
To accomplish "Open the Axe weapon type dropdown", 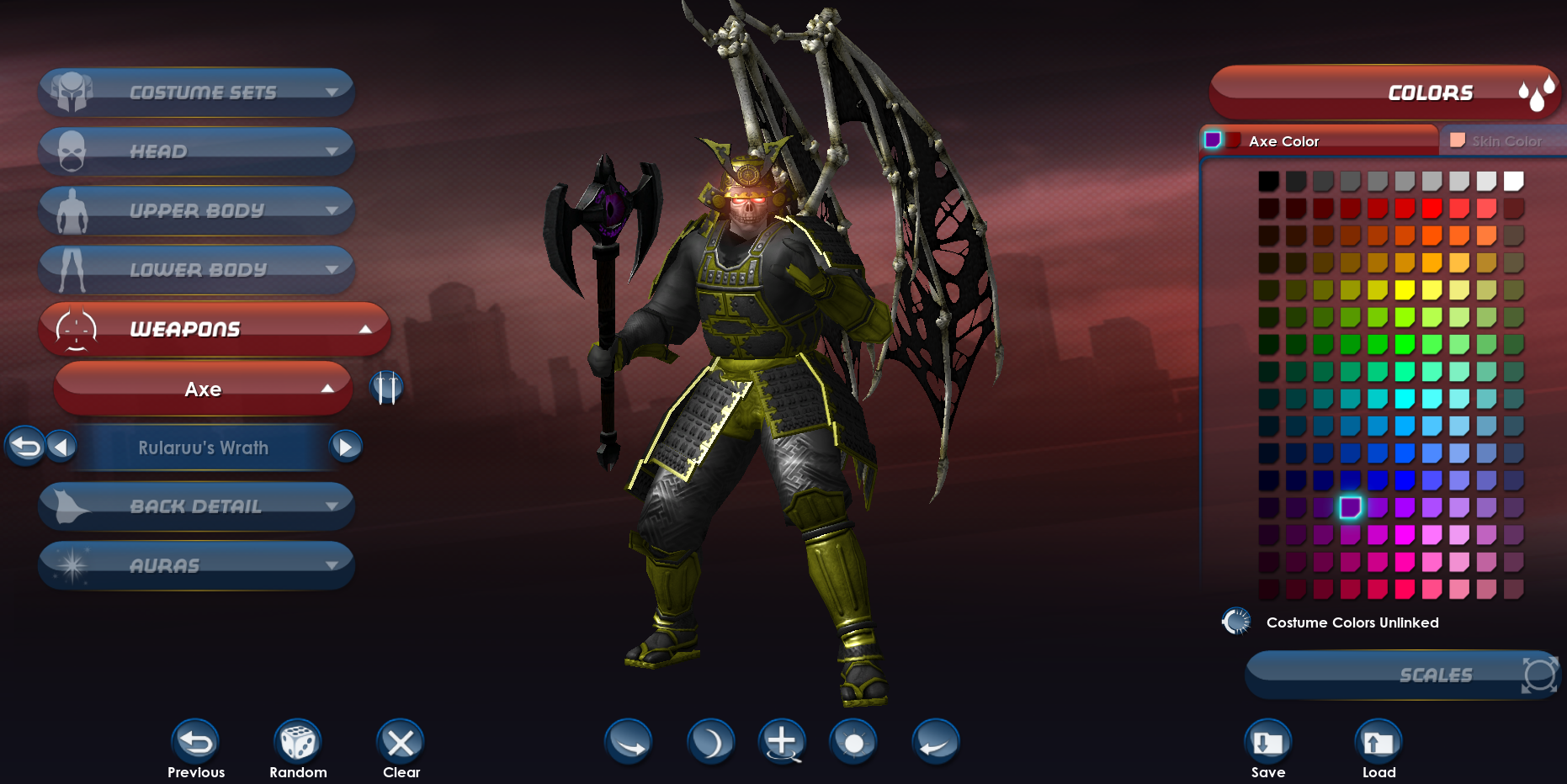I will pos(203,389).
